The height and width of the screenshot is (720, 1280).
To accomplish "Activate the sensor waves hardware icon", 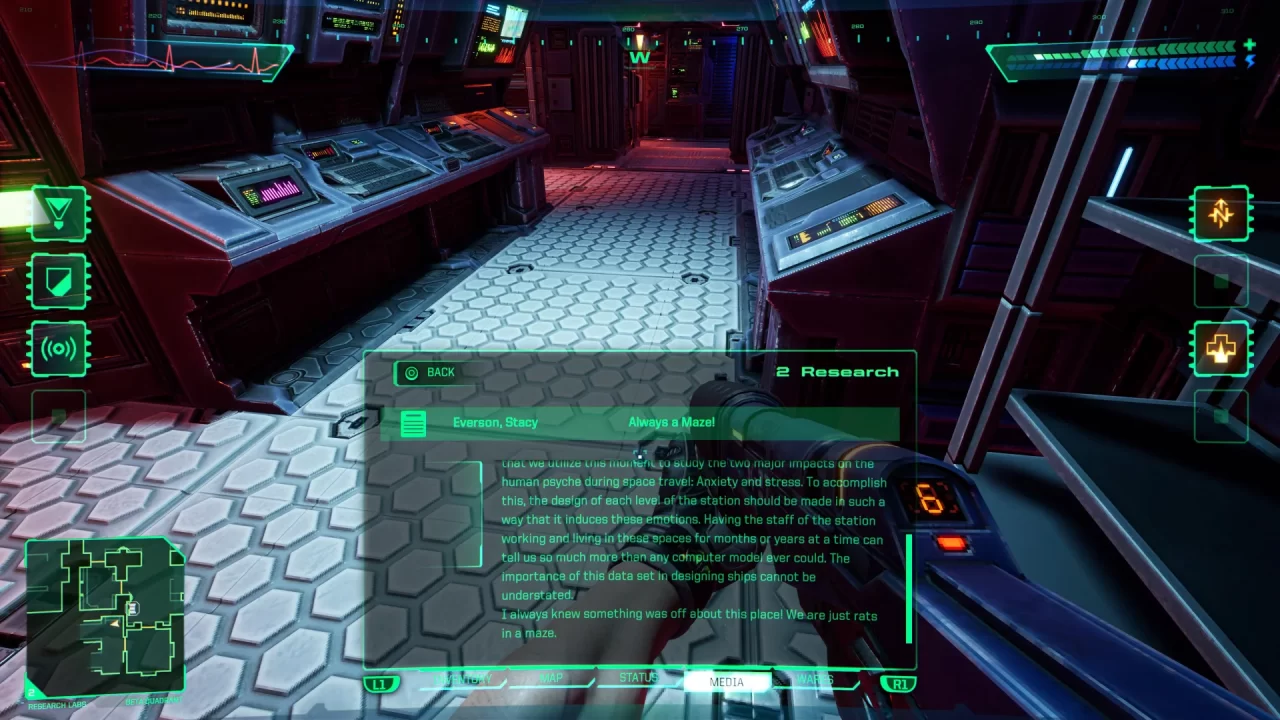I will [x=59, y=349].
